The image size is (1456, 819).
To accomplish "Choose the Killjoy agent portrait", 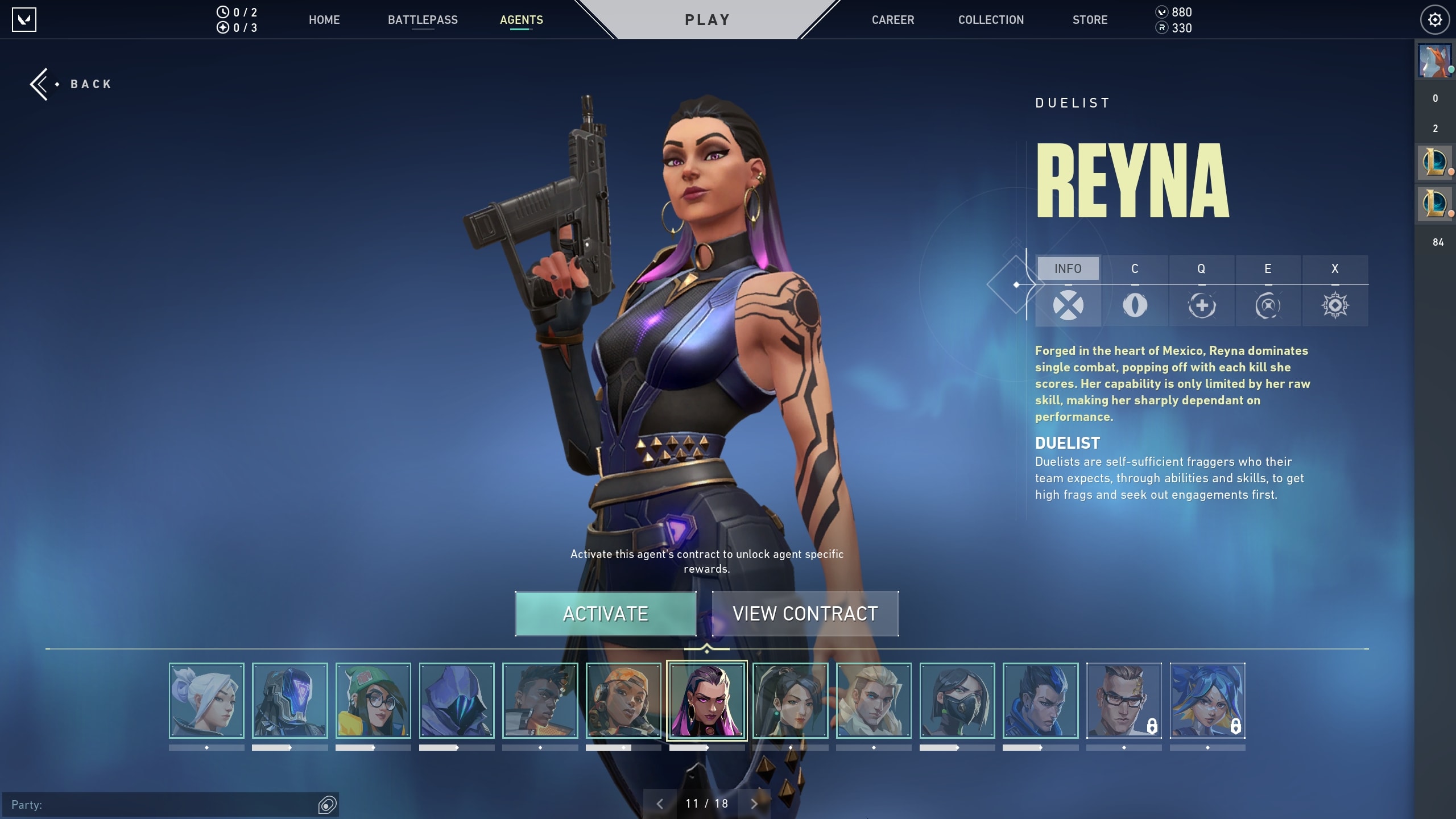I will [x=373, y=701].
